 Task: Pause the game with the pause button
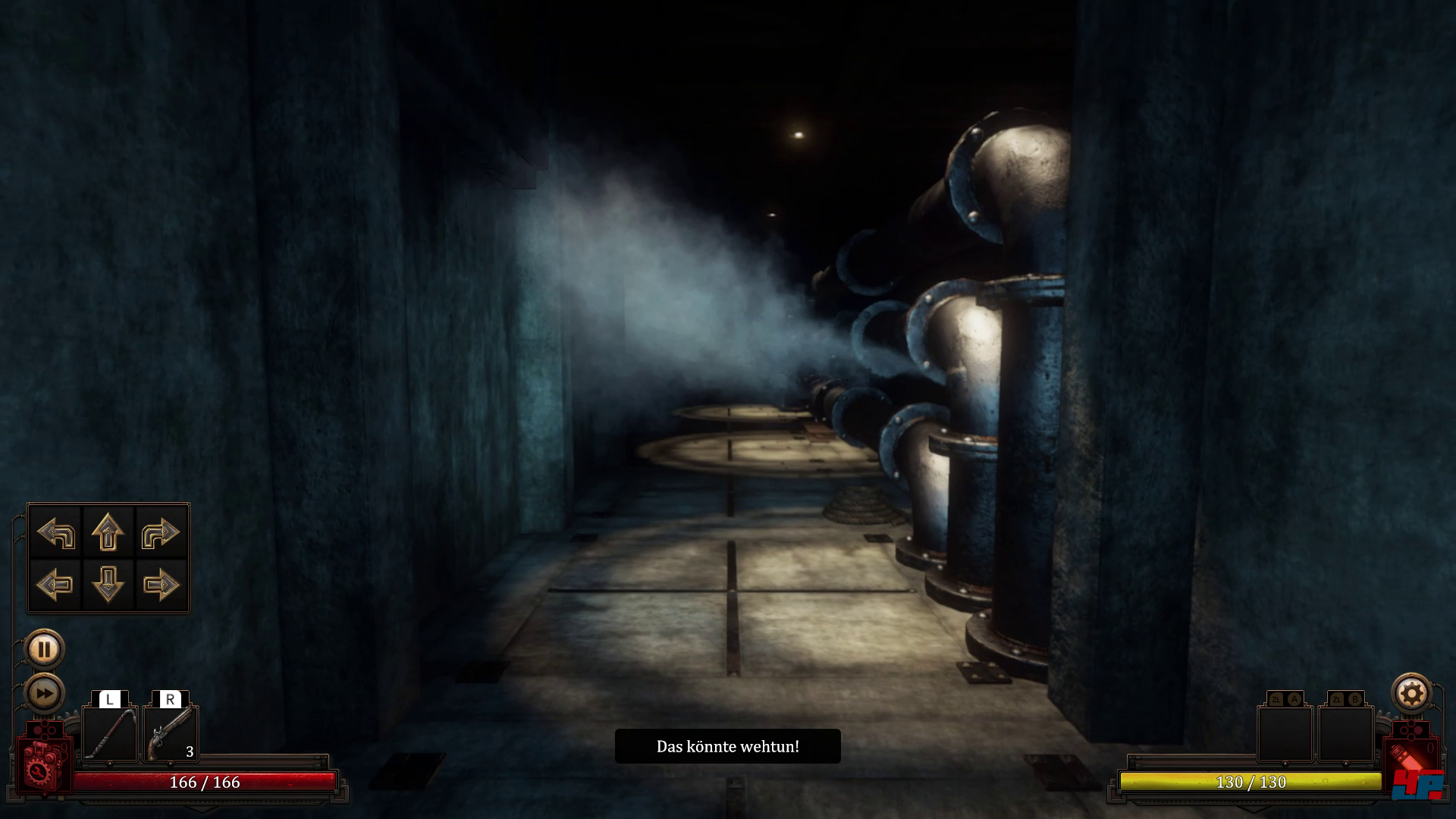point(44,650)
